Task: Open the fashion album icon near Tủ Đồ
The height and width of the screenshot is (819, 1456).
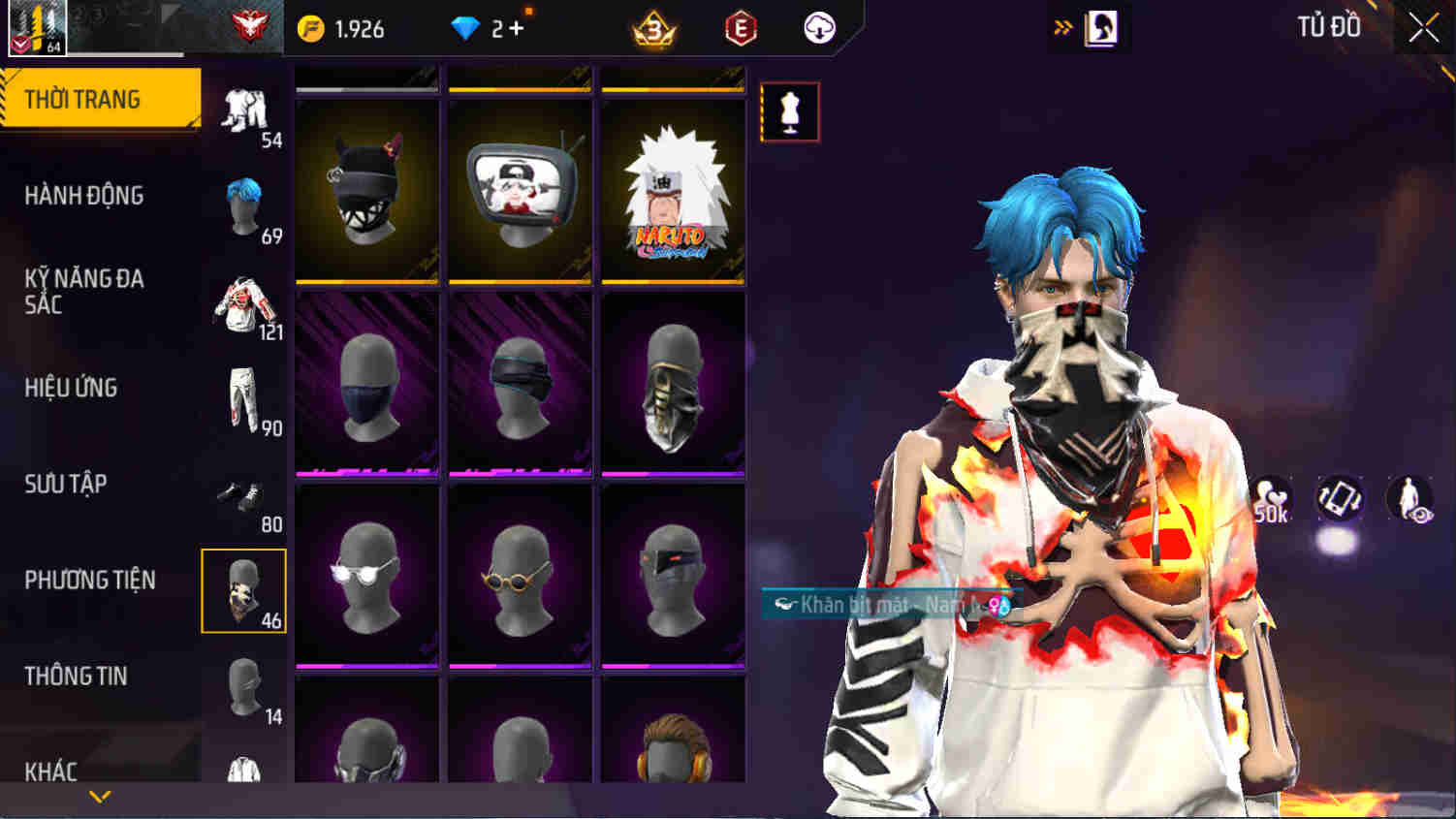Action: 1100,28
